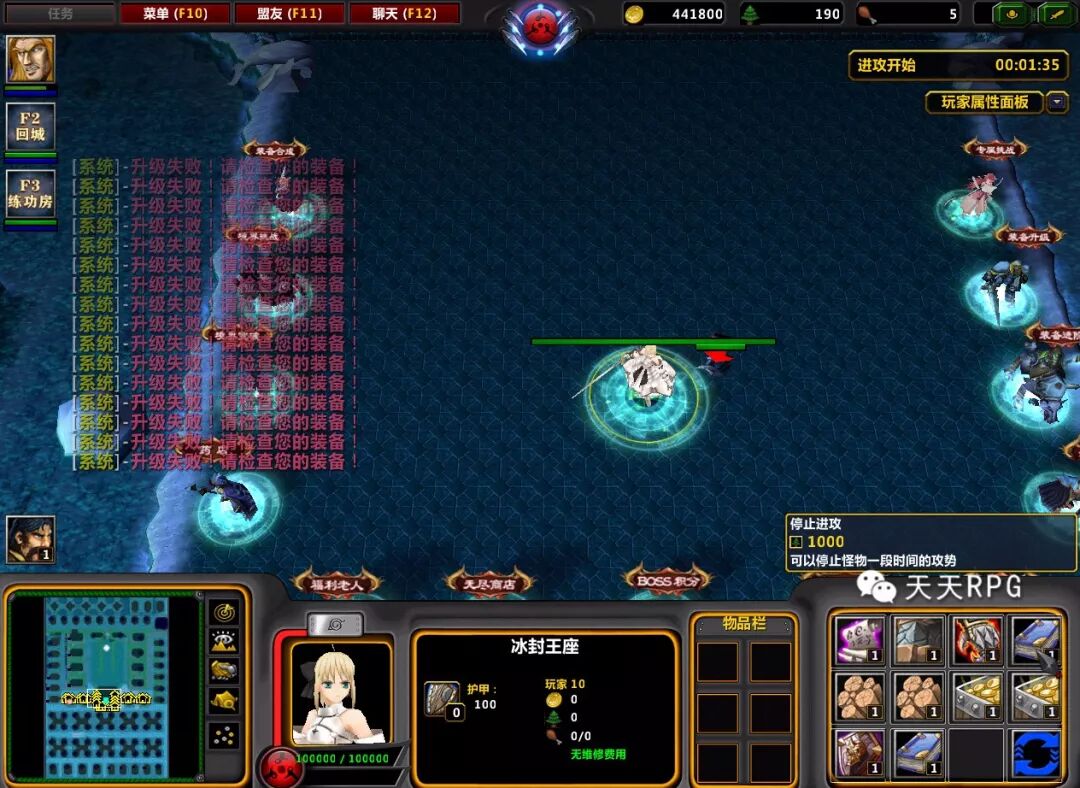The image size is (1080, 788).
Task: Select the glowing purple scroll icon
Action: point(859,640)
